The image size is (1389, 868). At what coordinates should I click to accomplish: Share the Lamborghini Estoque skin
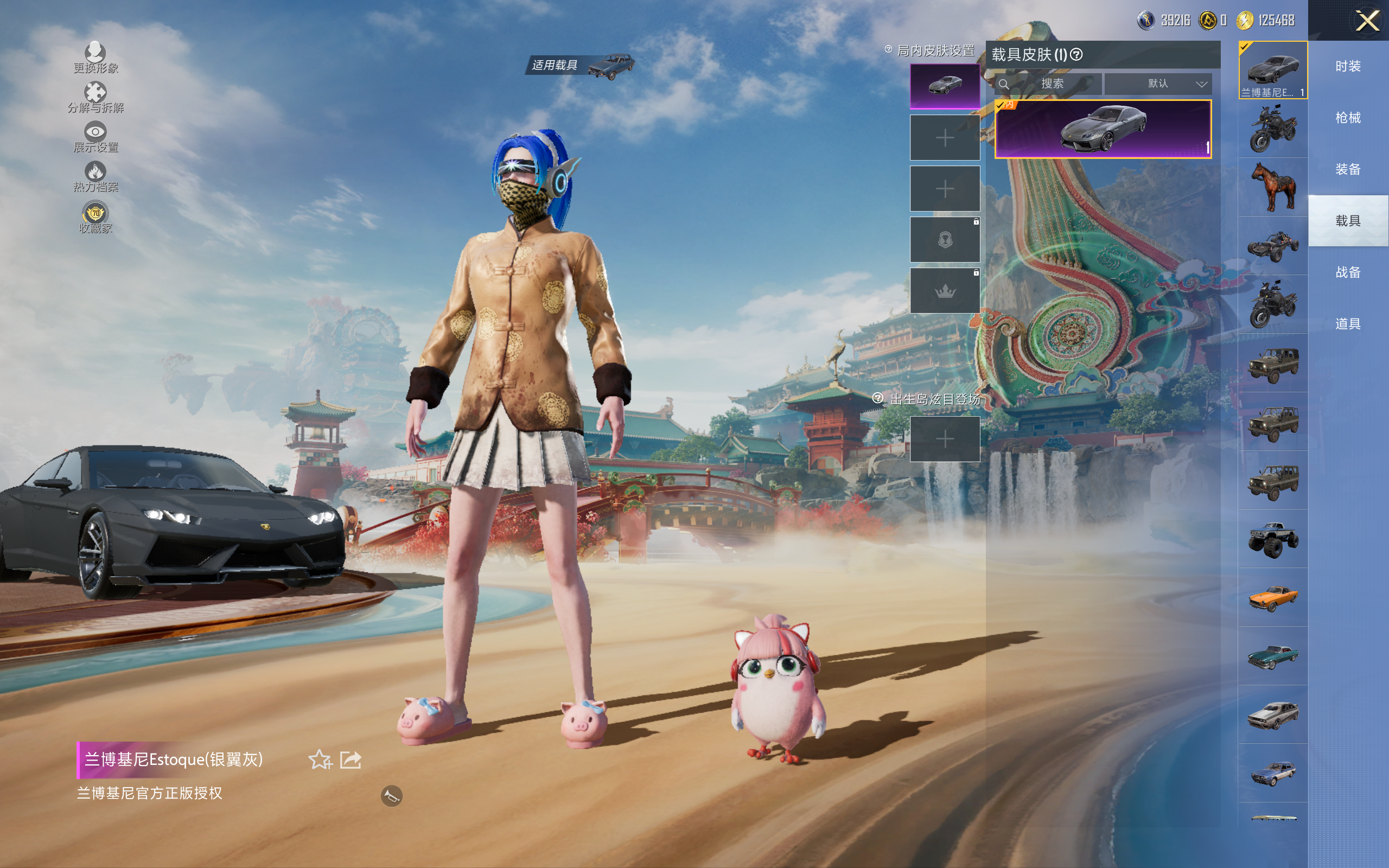(351, 759)
